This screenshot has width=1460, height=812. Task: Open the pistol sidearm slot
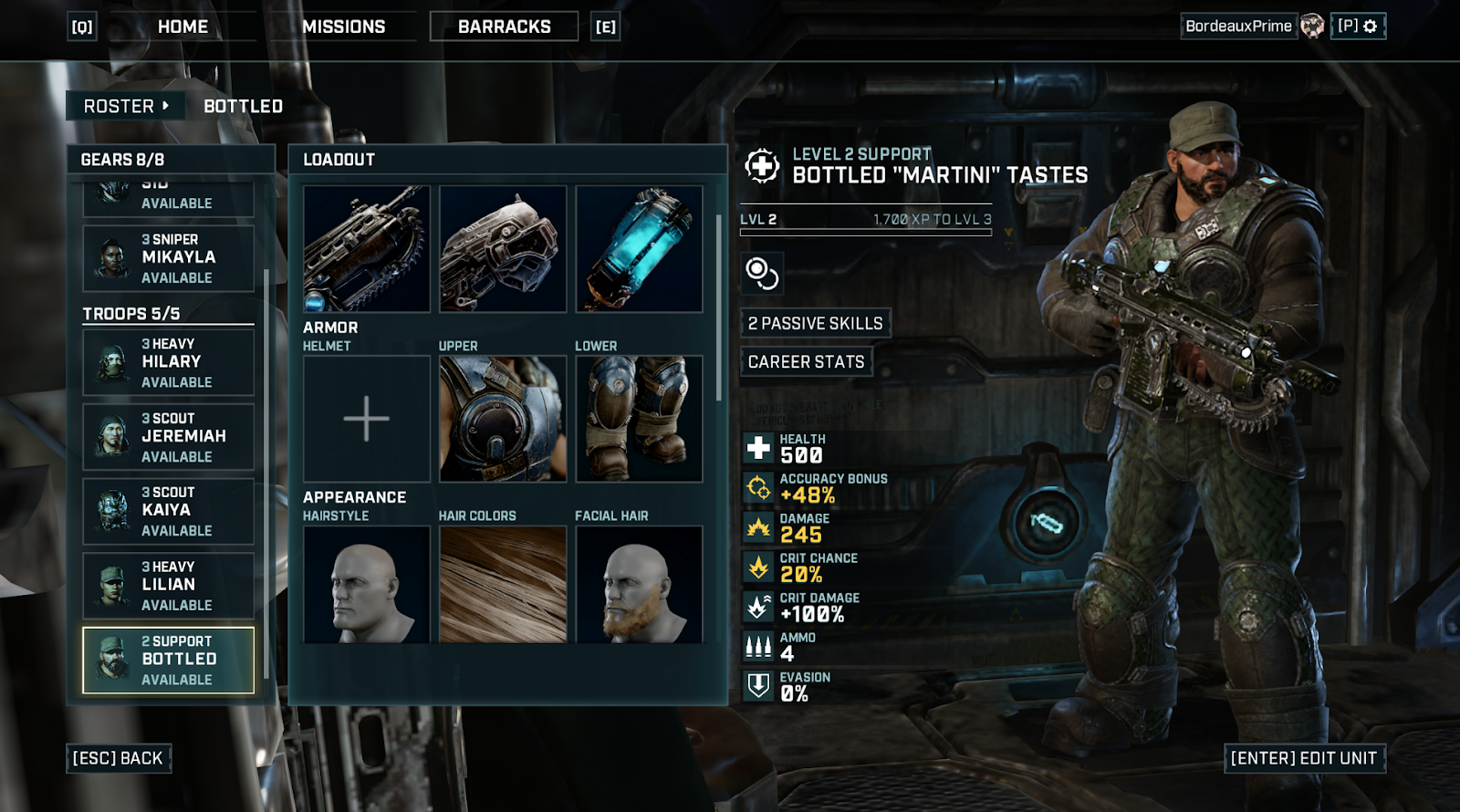pyautogui.click(x=503, y=249)
